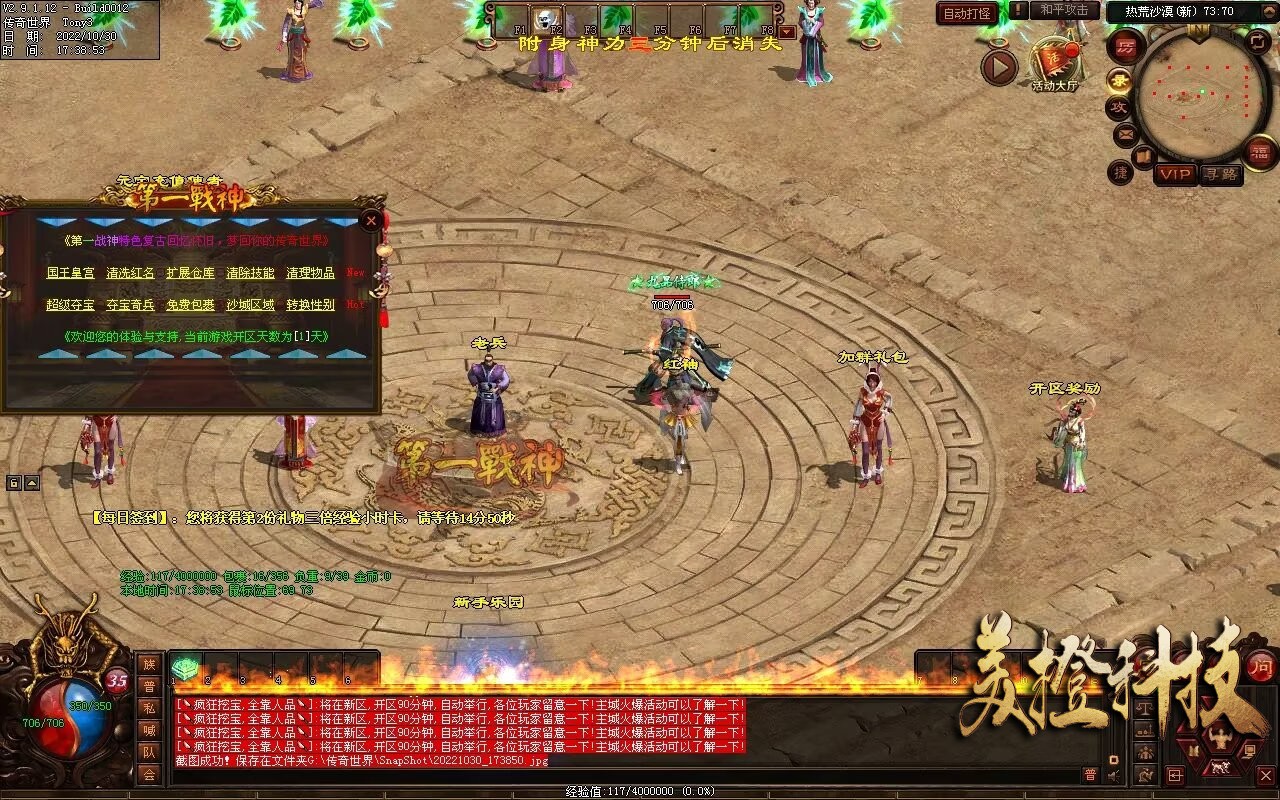Activate the 寻路 pathfinding button
The width and height of the screenshot is (1280, 800).
point(1219,174)
